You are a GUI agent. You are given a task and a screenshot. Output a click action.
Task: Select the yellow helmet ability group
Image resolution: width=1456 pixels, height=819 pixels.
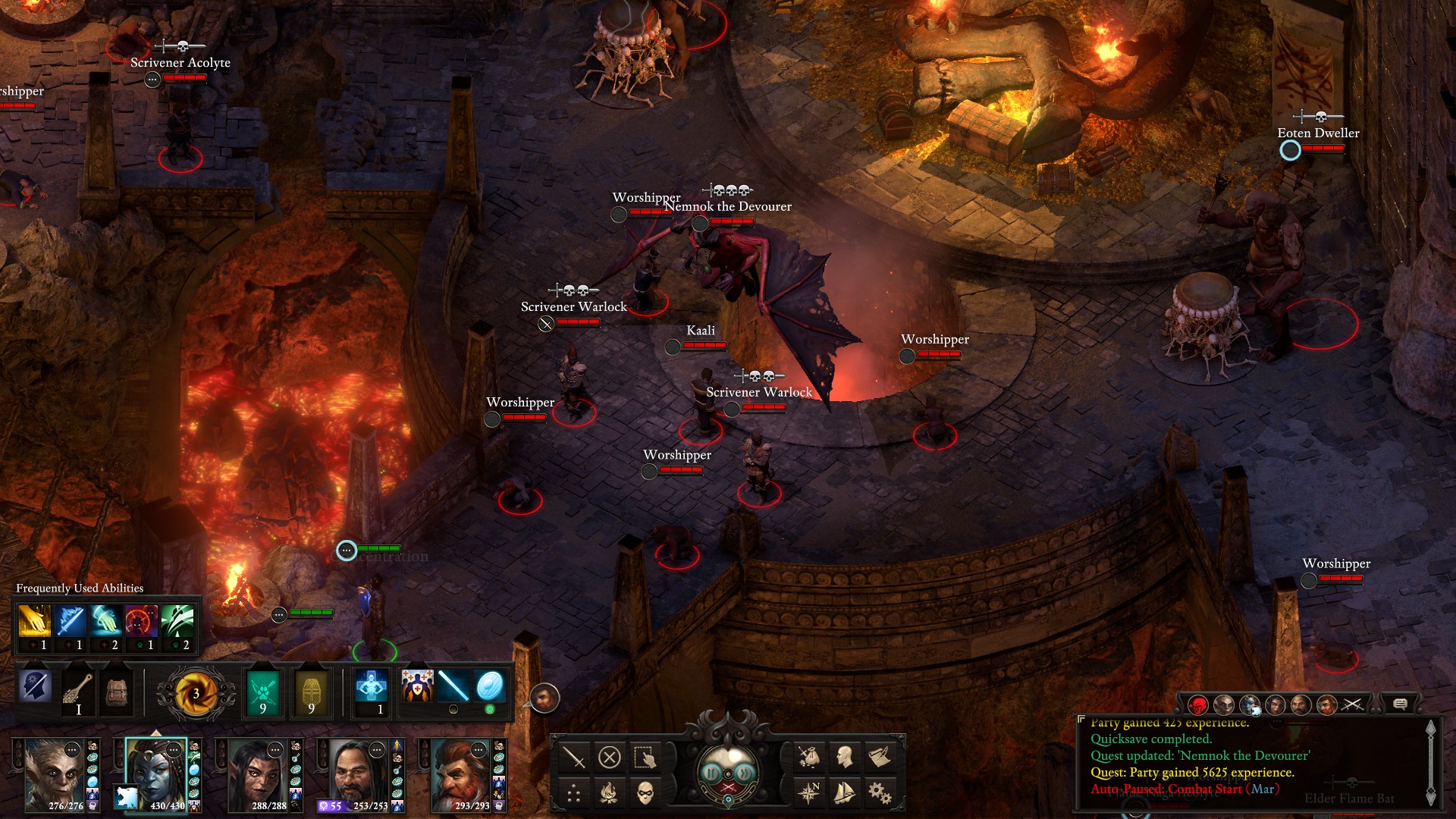(312, 692)
